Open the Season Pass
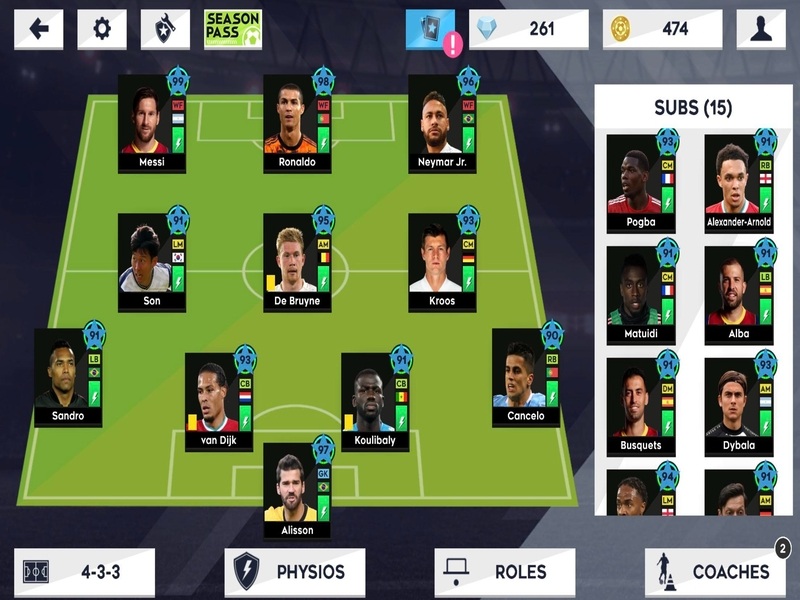Viewport: 800px width, 600px height. [x=232, y=29]
